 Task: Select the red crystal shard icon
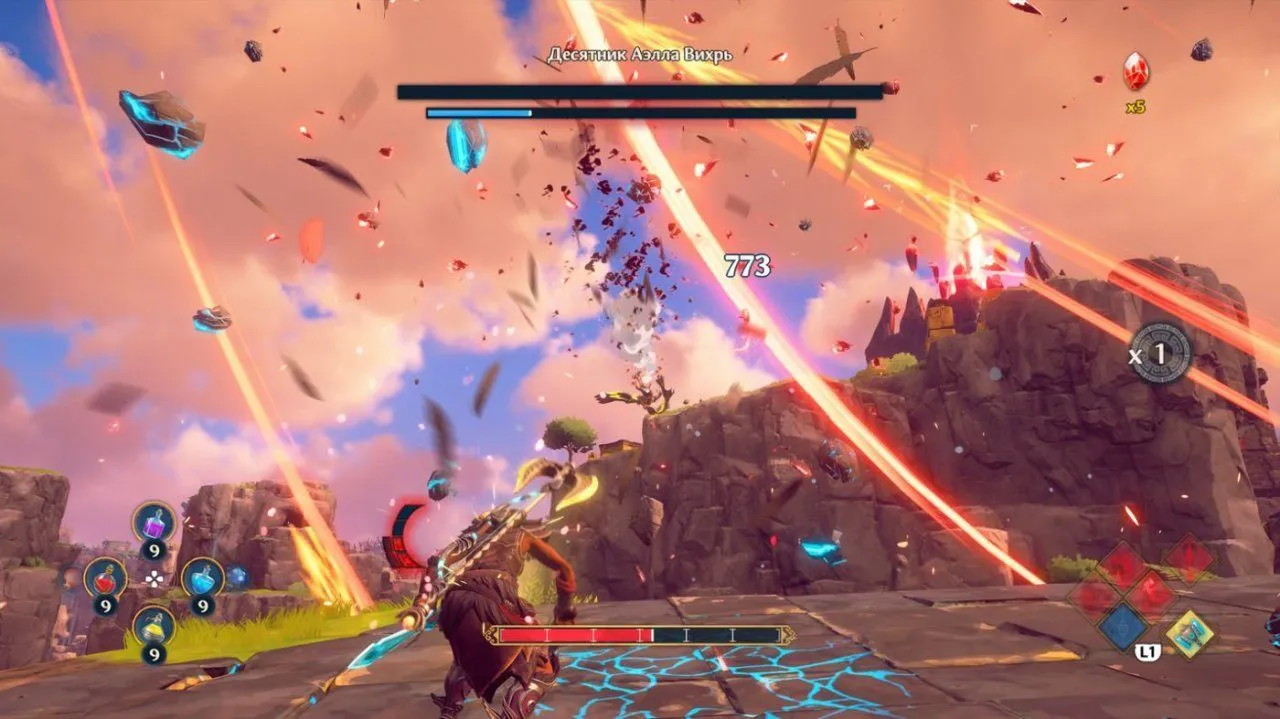(1135, 71)
